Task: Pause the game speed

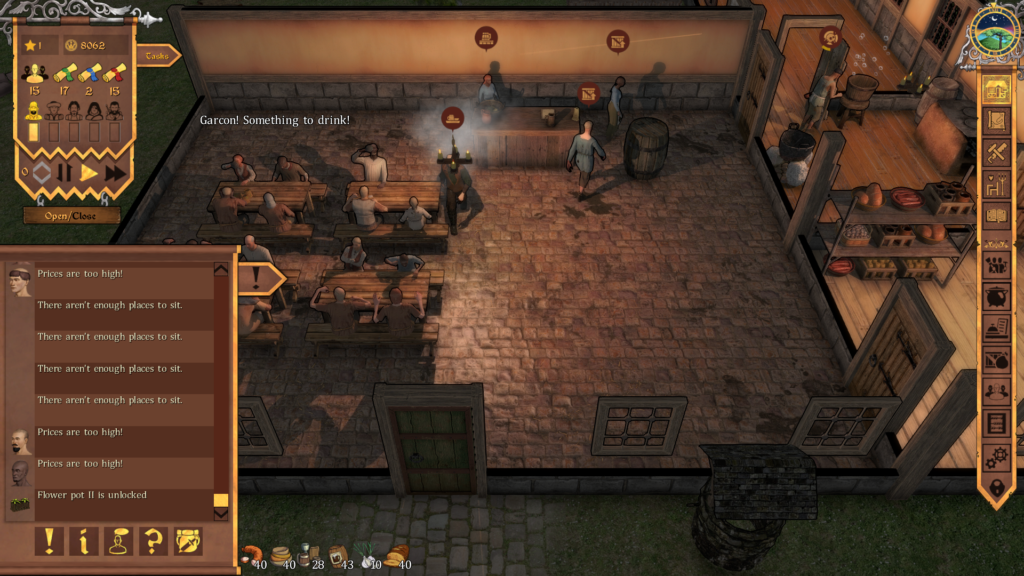Action: coord(64,172)
